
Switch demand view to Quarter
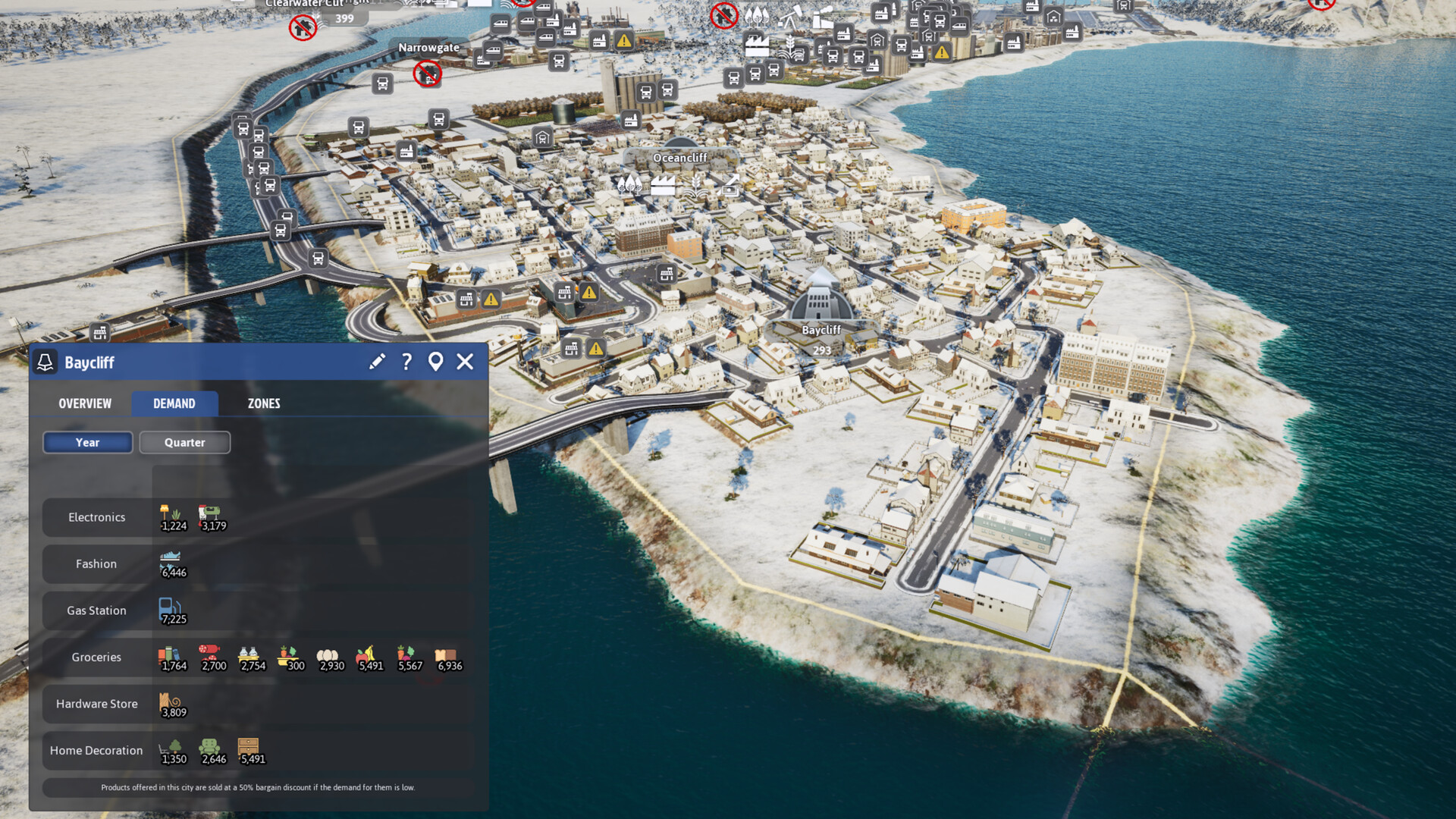[184, 443]
